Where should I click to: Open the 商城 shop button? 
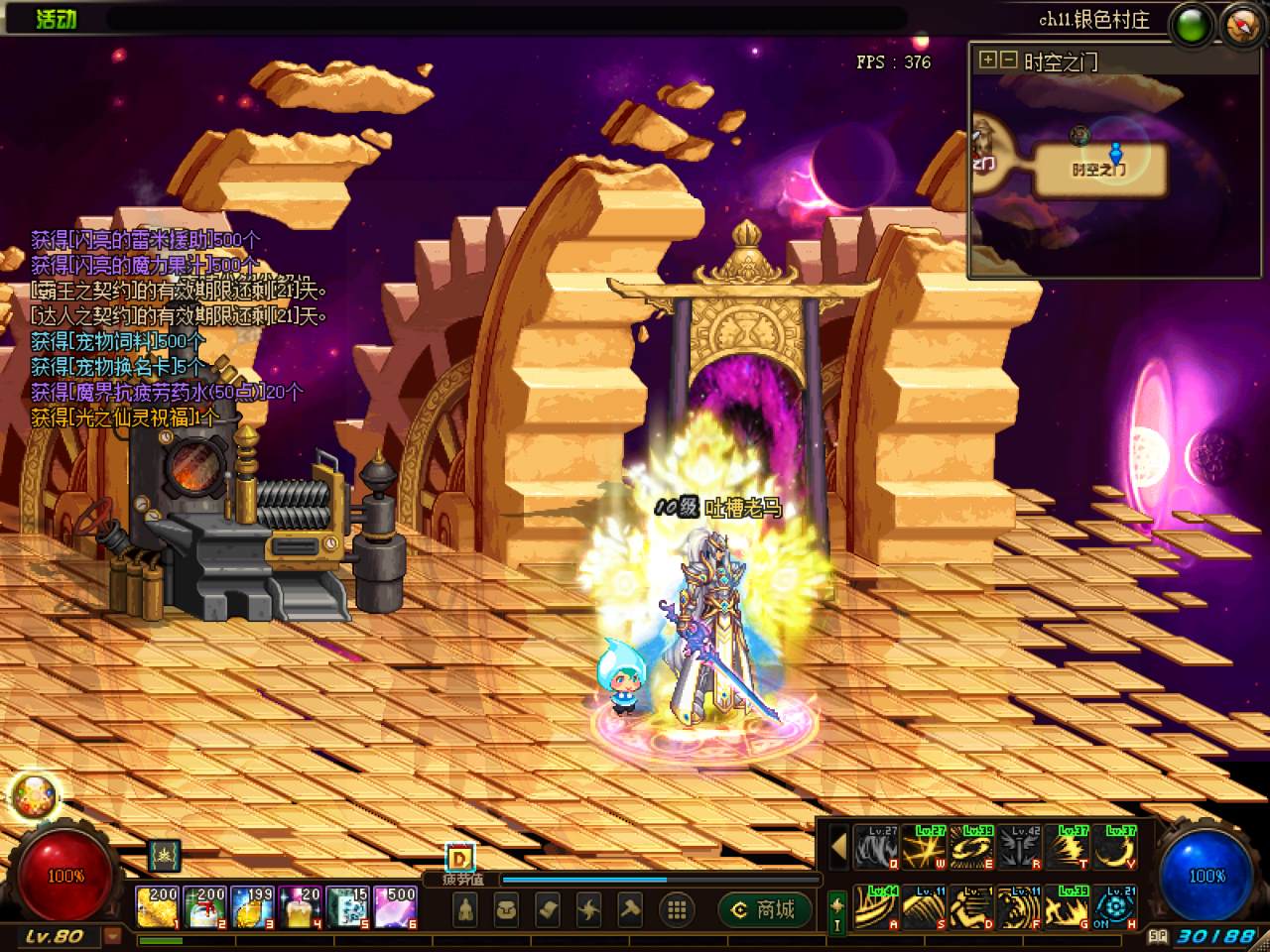point(764,909)
